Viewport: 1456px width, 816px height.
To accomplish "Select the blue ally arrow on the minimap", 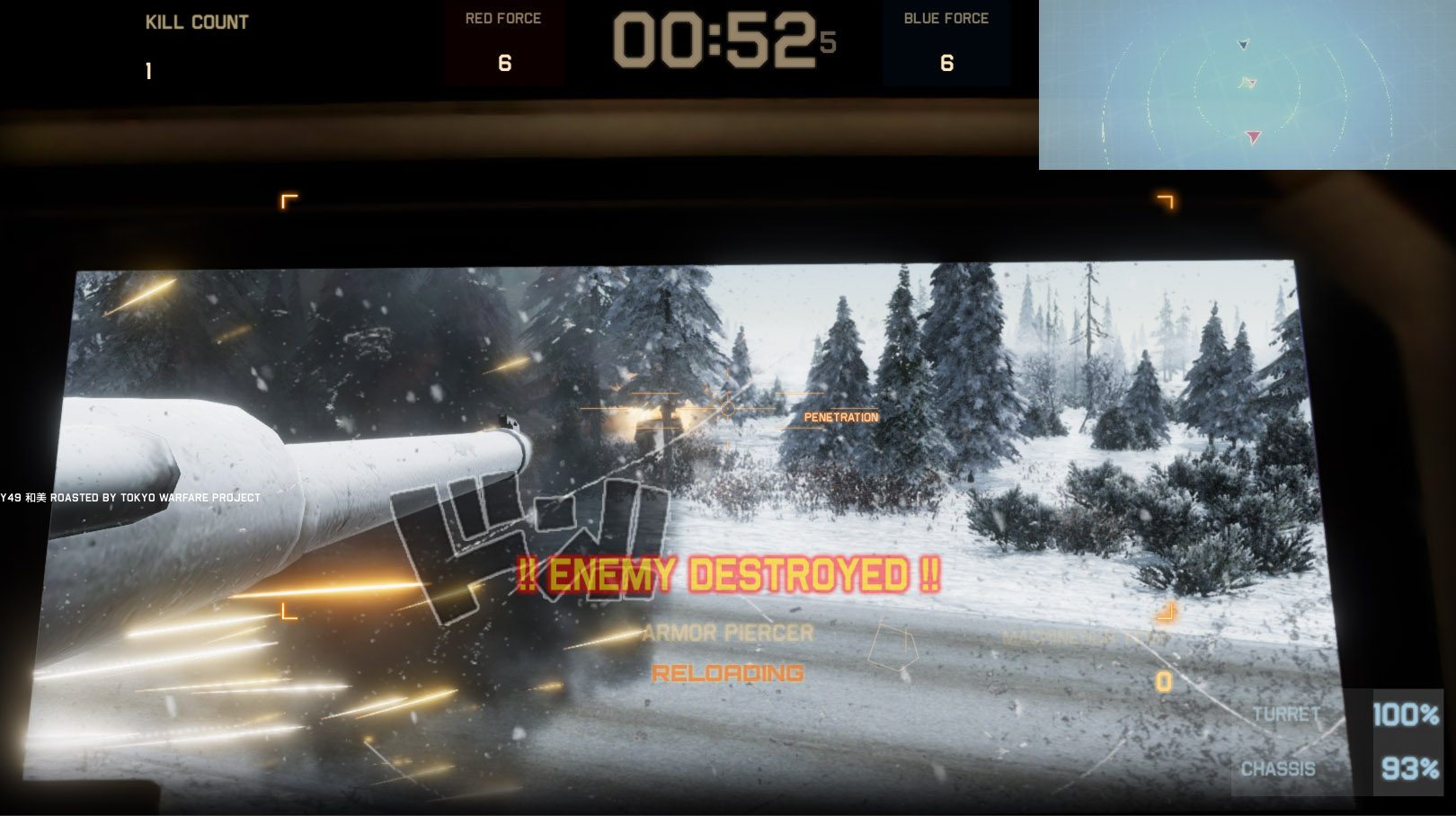I will pos(1243,45).
